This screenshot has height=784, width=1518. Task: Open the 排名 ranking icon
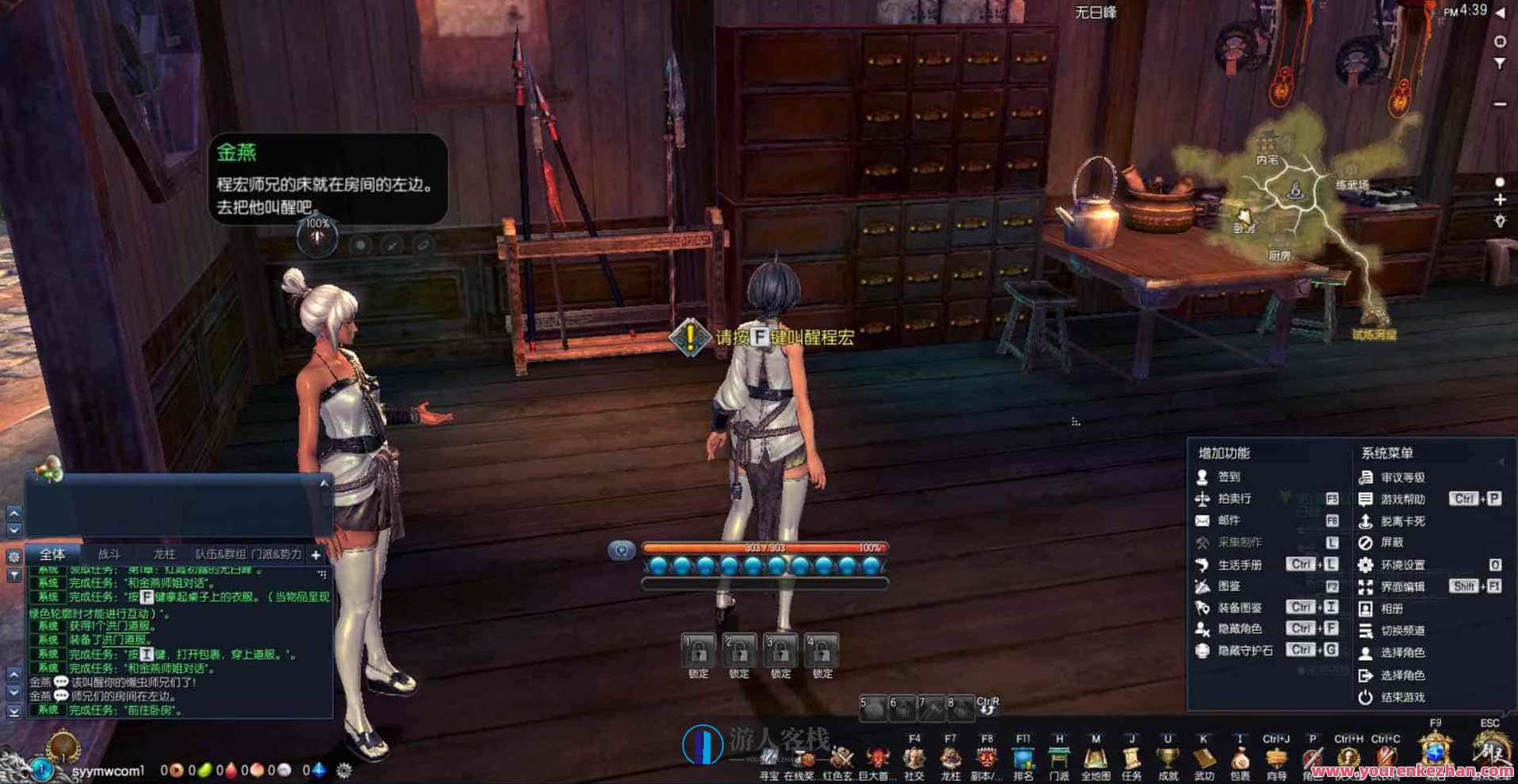pos(1025,756)
